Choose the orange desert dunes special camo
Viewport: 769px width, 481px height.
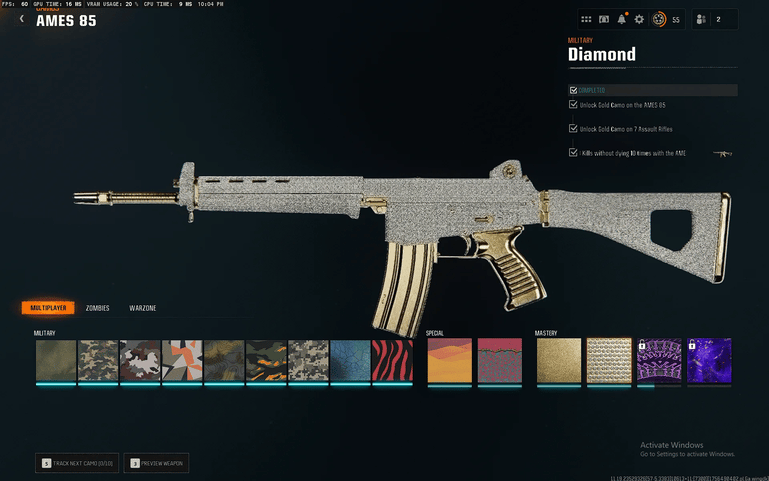tap(449, 360)
